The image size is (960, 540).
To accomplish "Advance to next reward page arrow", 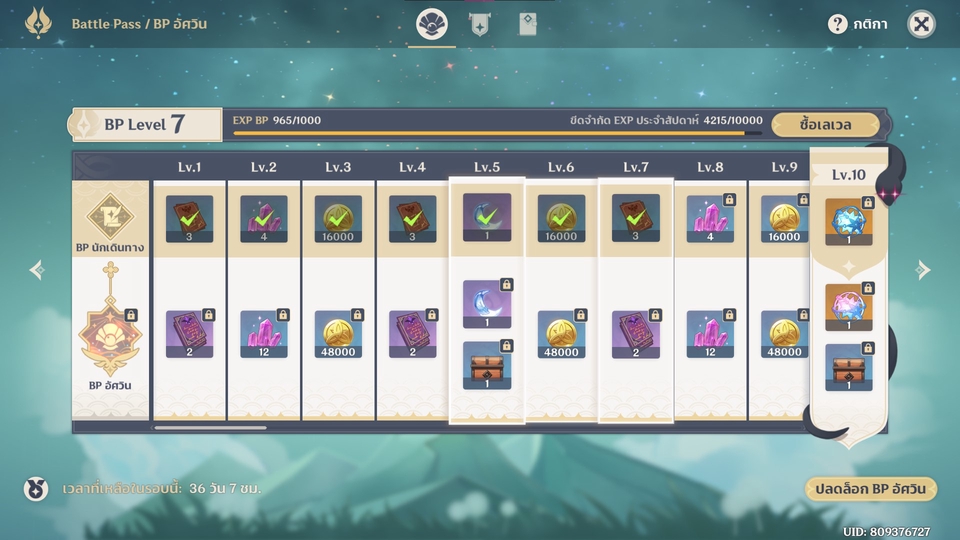I will 923,270.
